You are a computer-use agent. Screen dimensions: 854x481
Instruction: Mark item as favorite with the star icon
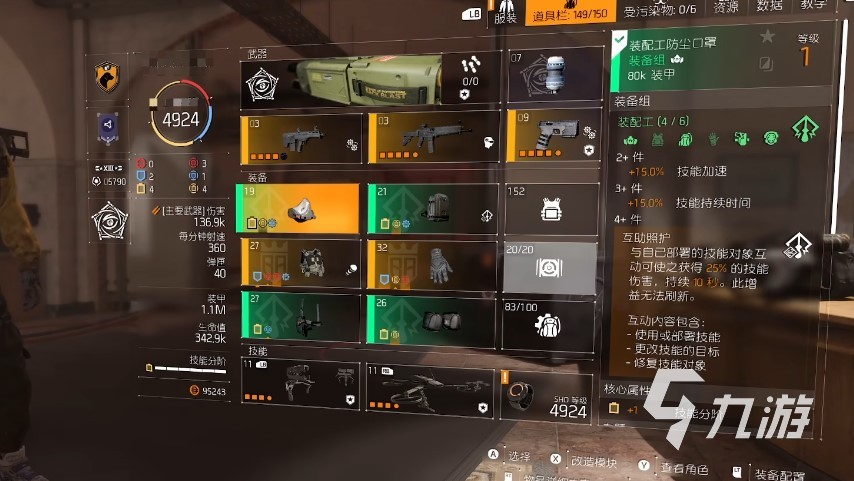pyautogui.click(x=767, y=37)
